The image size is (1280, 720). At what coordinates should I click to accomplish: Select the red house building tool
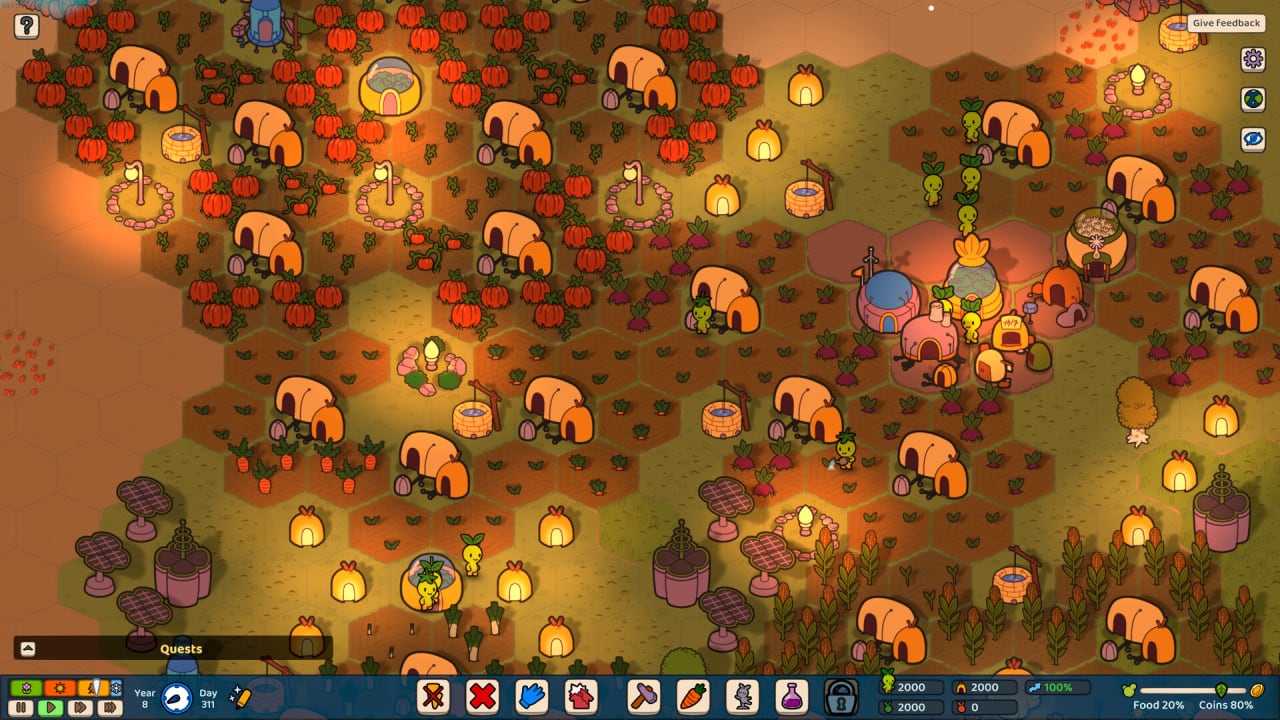click(x=581, y=696)
